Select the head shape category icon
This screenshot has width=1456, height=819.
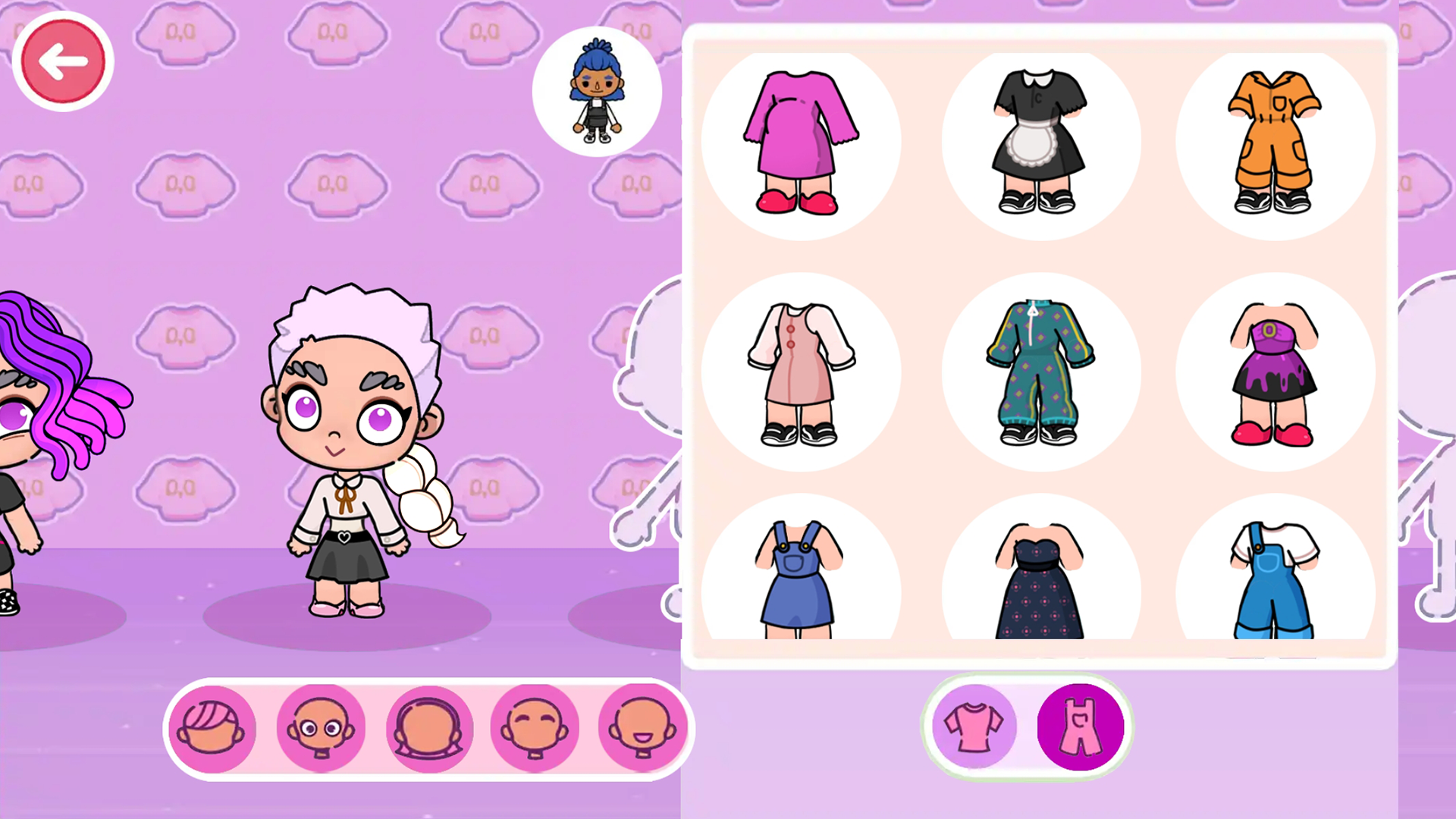[428, 726]
